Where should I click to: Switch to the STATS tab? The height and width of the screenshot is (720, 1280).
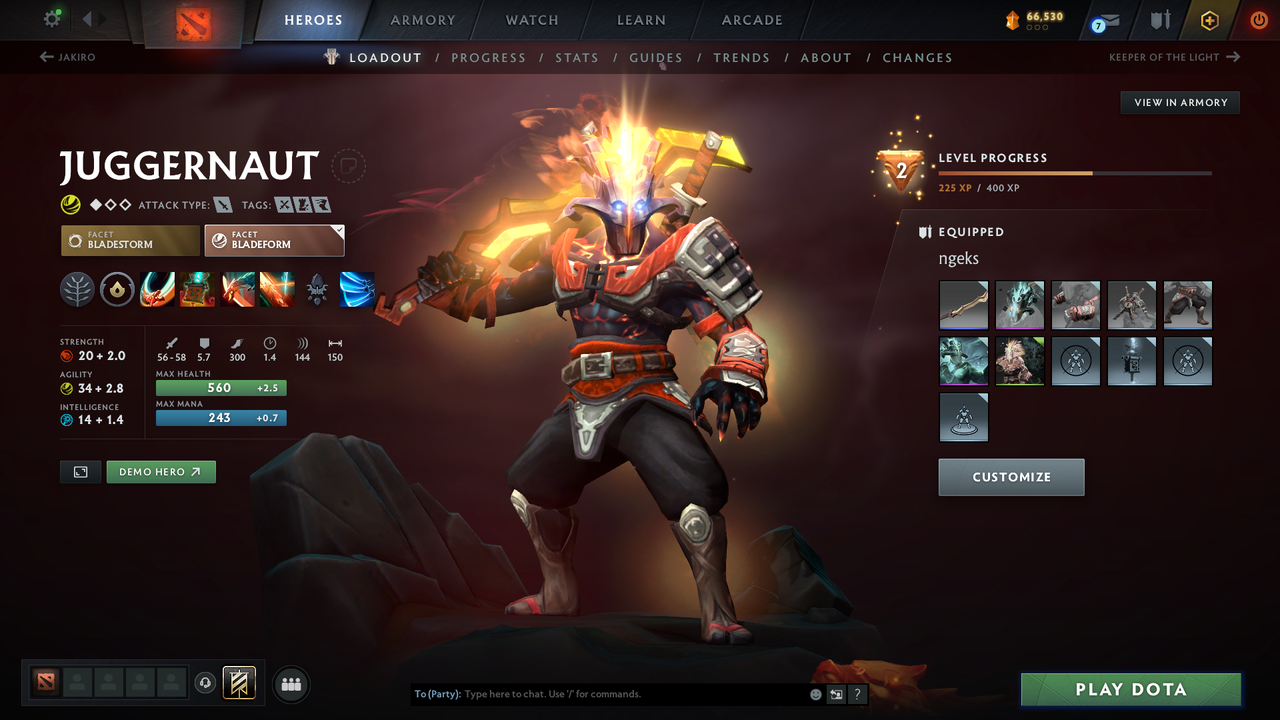tap(577, 57)
